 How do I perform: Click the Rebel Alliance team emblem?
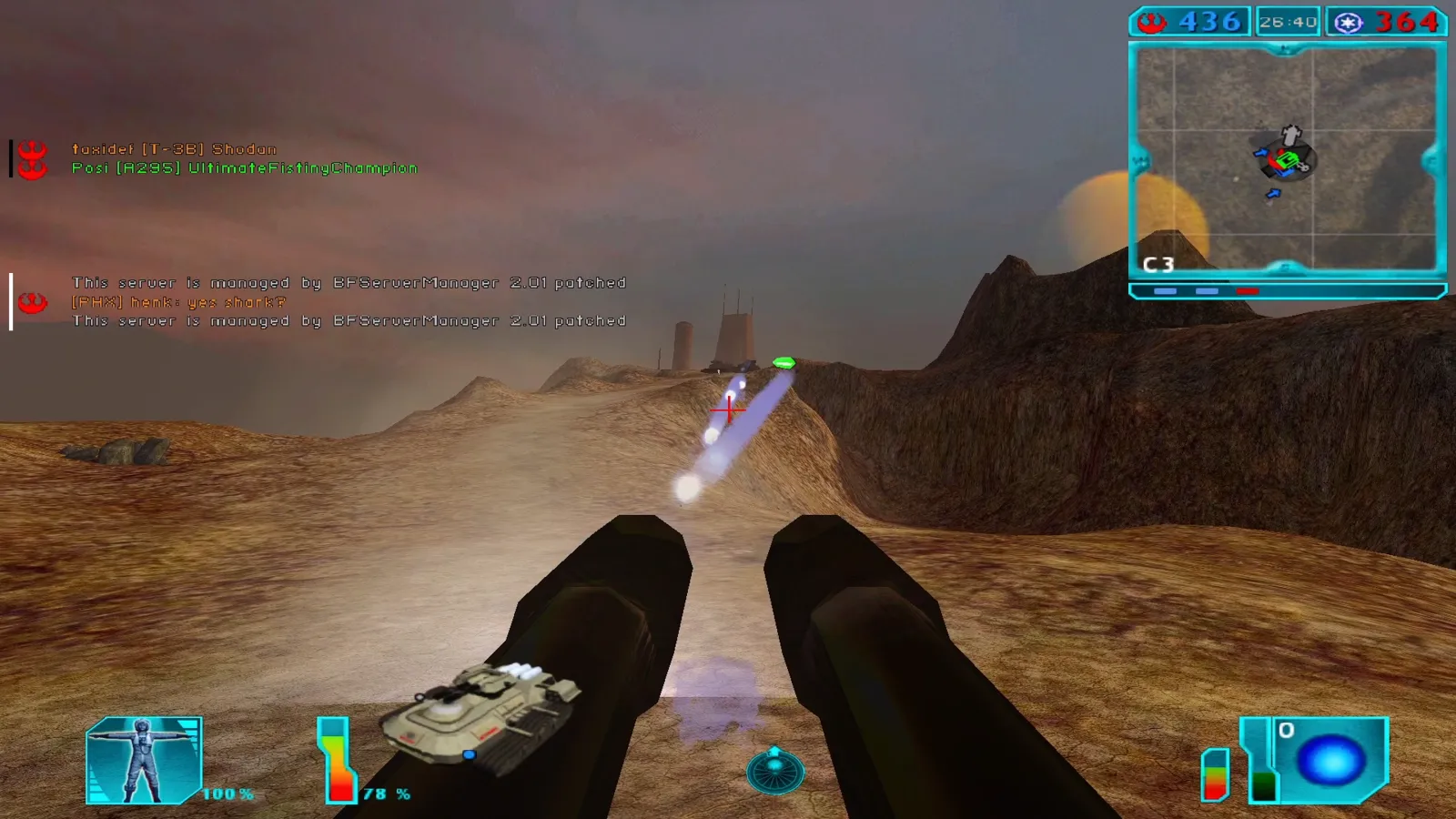click(x=1153, y=22)
